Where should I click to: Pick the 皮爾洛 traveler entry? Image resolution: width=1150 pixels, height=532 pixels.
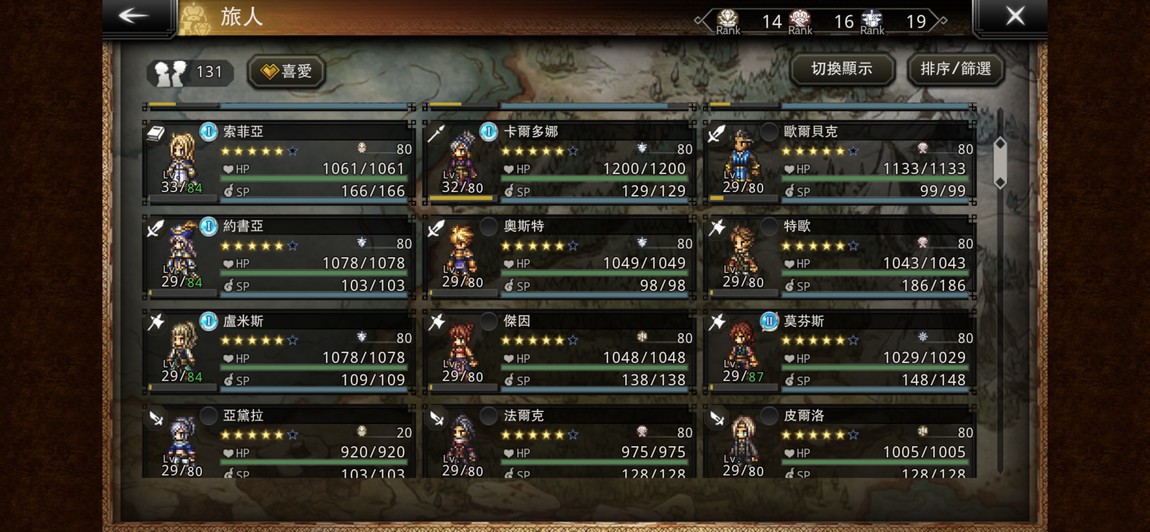(839, 441)
